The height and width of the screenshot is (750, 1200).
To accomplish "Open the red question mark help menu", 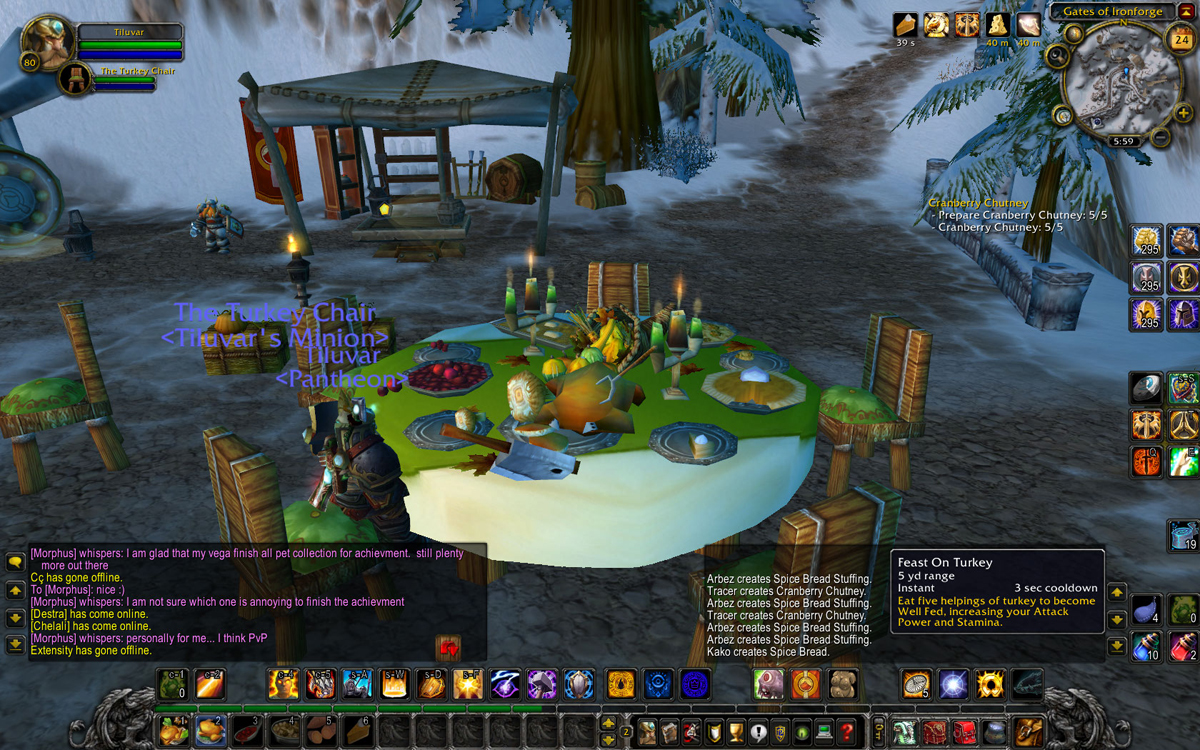I will (x=848, y=732).
